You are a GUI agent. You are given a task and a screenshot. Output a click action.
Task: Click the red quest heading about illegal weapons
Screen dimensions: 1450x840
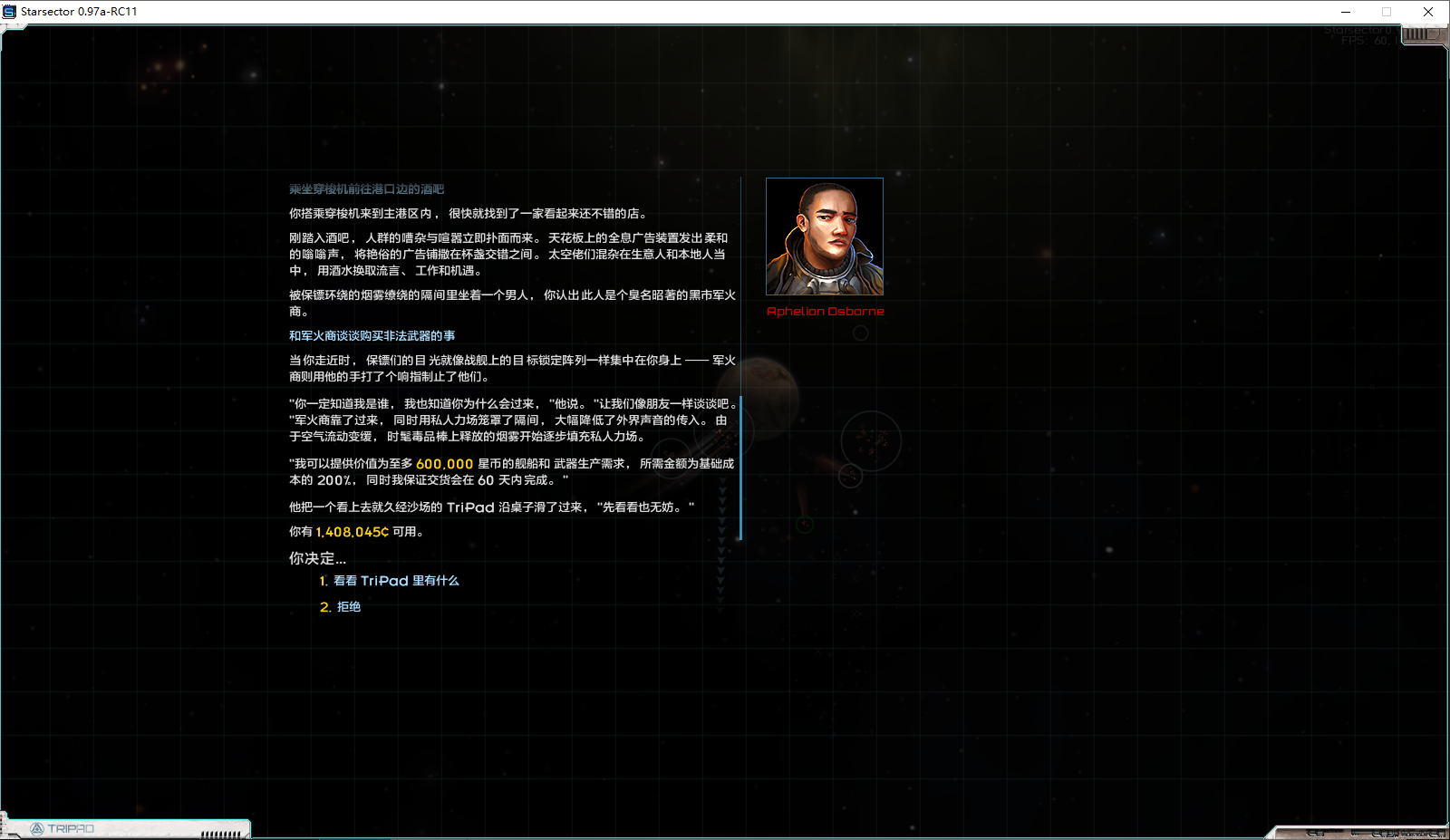point(372,334)
